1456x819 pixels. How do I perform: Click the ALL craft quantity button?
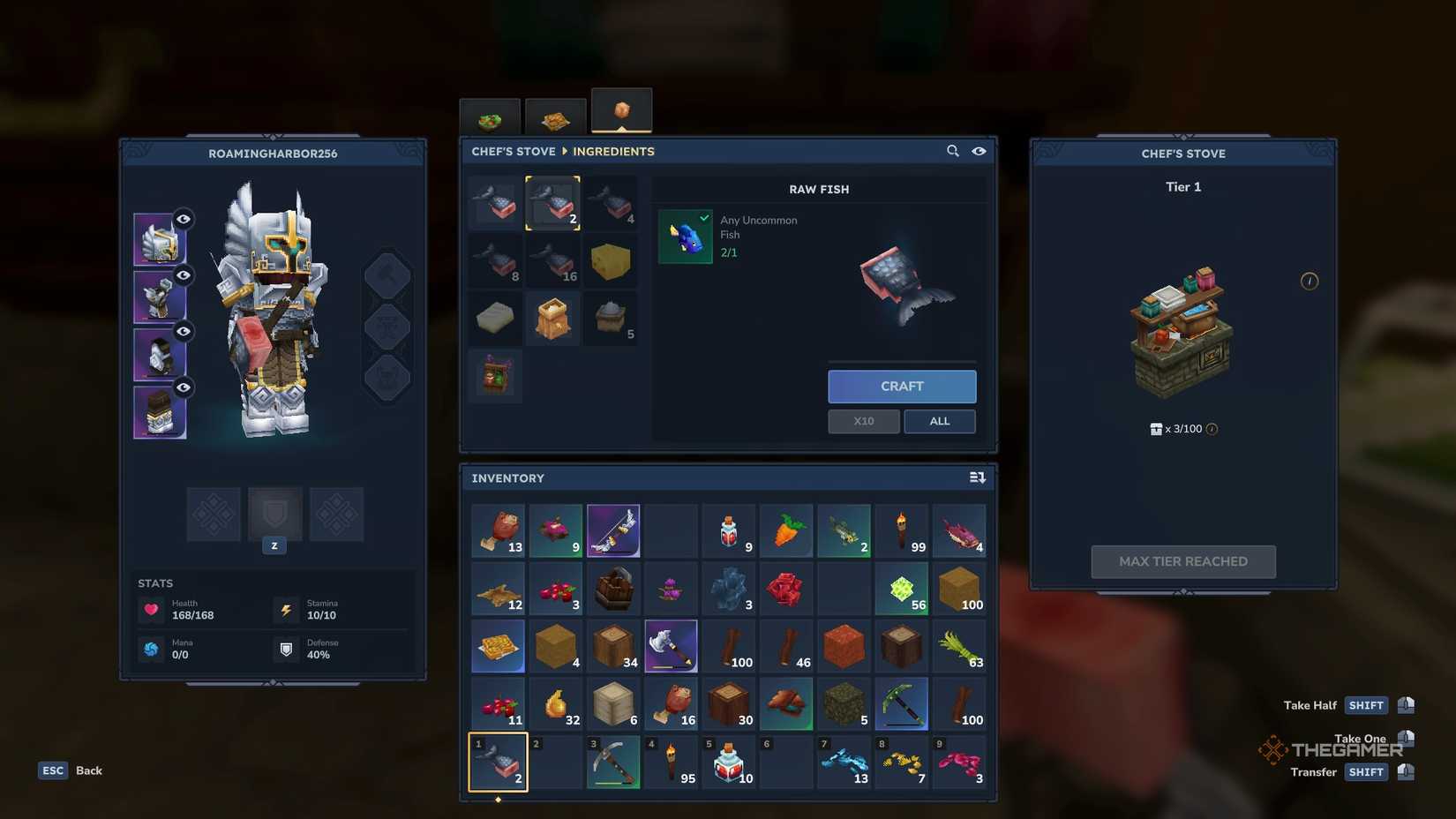point(939,421)
